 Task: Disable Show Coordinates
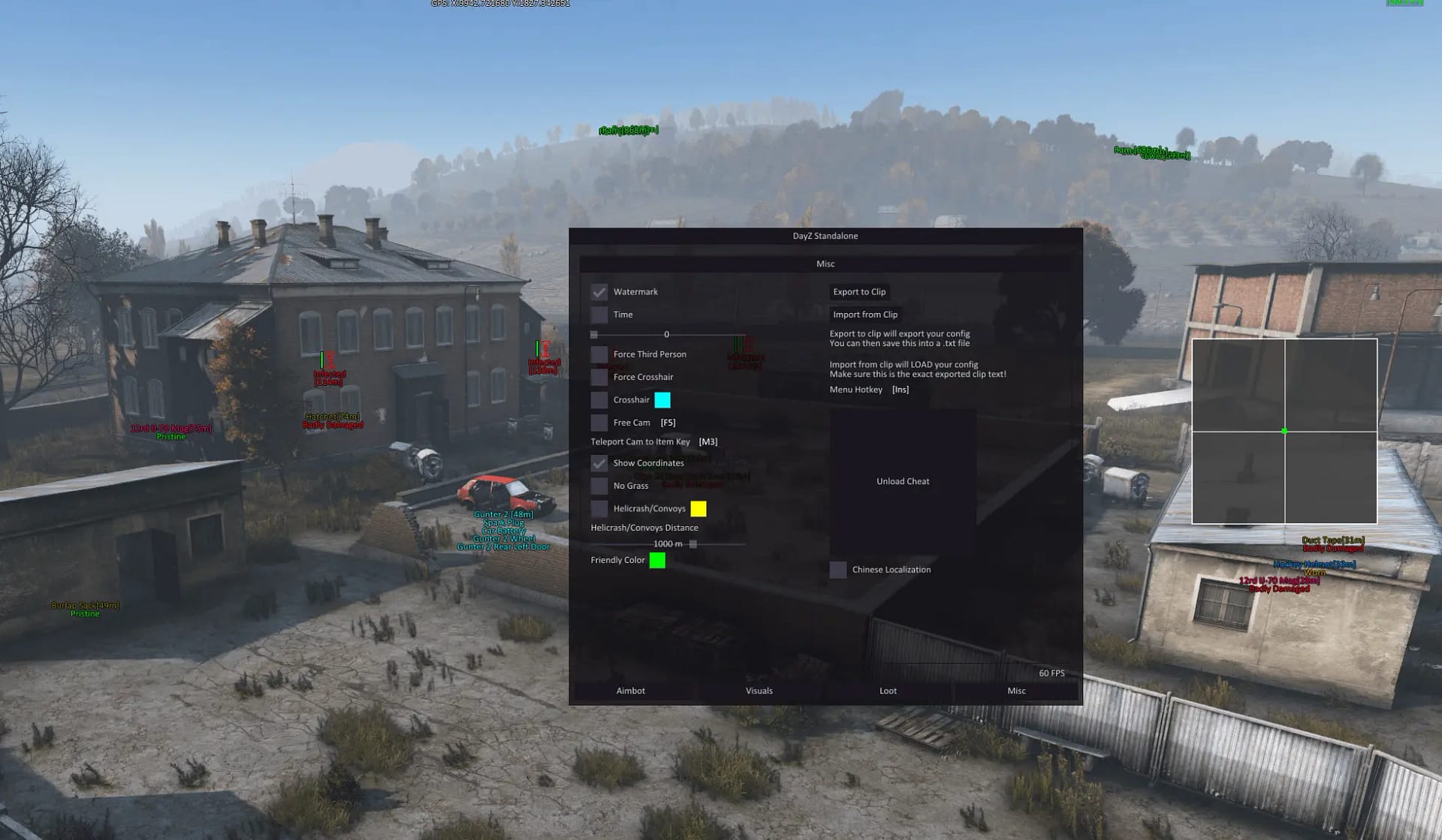pyautogui.click(x=599, y=463)
